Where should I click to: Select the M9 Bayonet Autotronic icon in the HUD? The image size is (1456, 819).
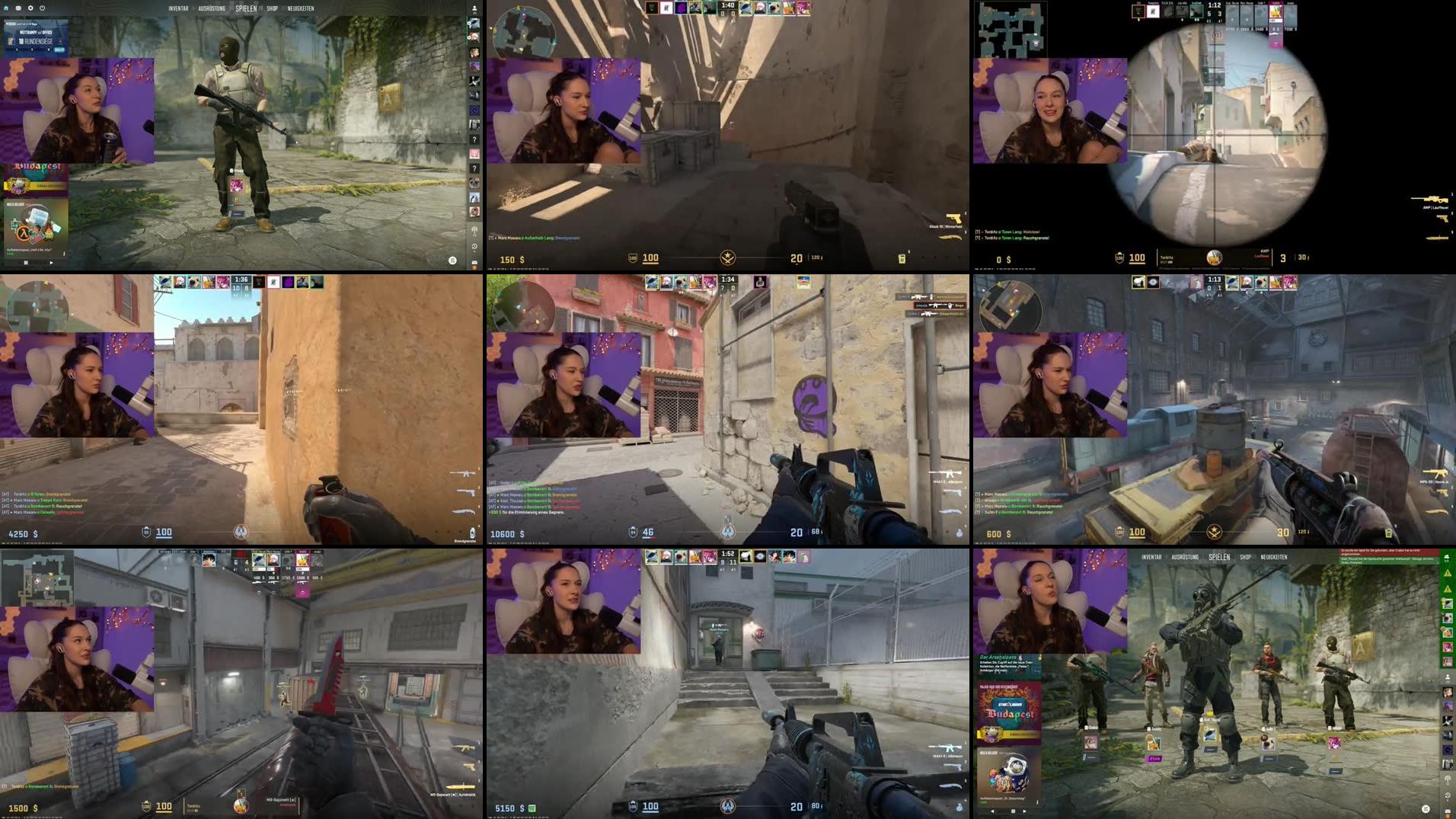[461, 787]
